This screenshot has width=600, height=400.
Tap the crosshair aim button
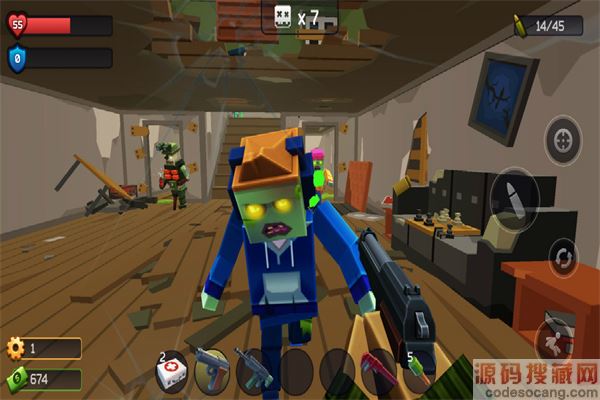coord(563,138)
